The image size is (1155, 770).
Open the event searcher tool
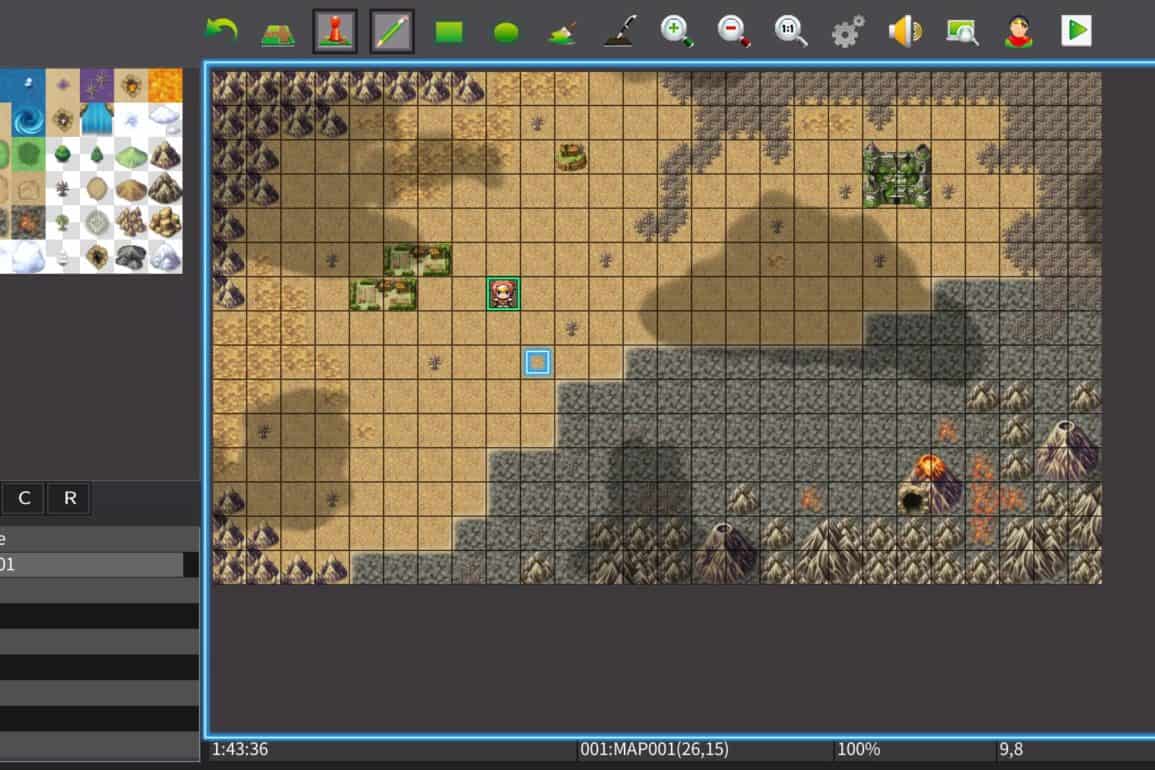point(962,32)
